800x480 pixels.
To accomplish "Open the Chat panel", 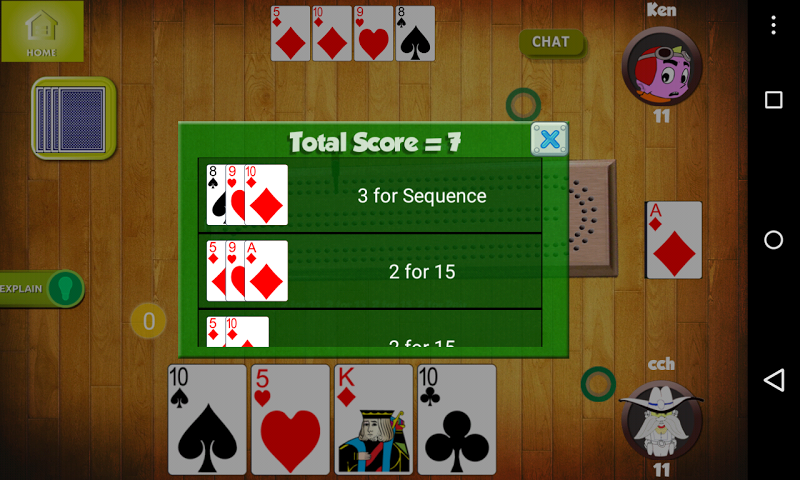I will pos(551,42).
